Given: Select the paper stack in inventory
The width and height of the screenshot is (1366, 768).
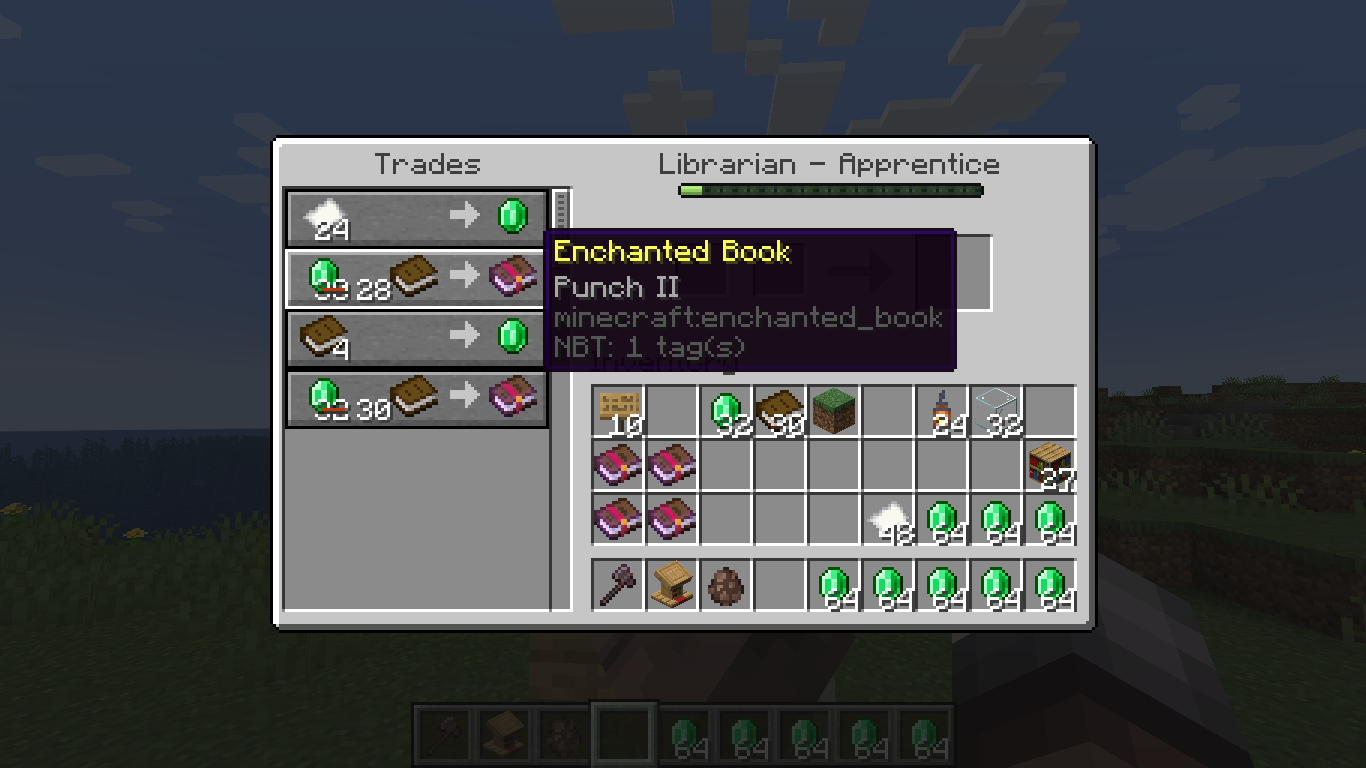Looking at the screenshot, I should (889, 520).
